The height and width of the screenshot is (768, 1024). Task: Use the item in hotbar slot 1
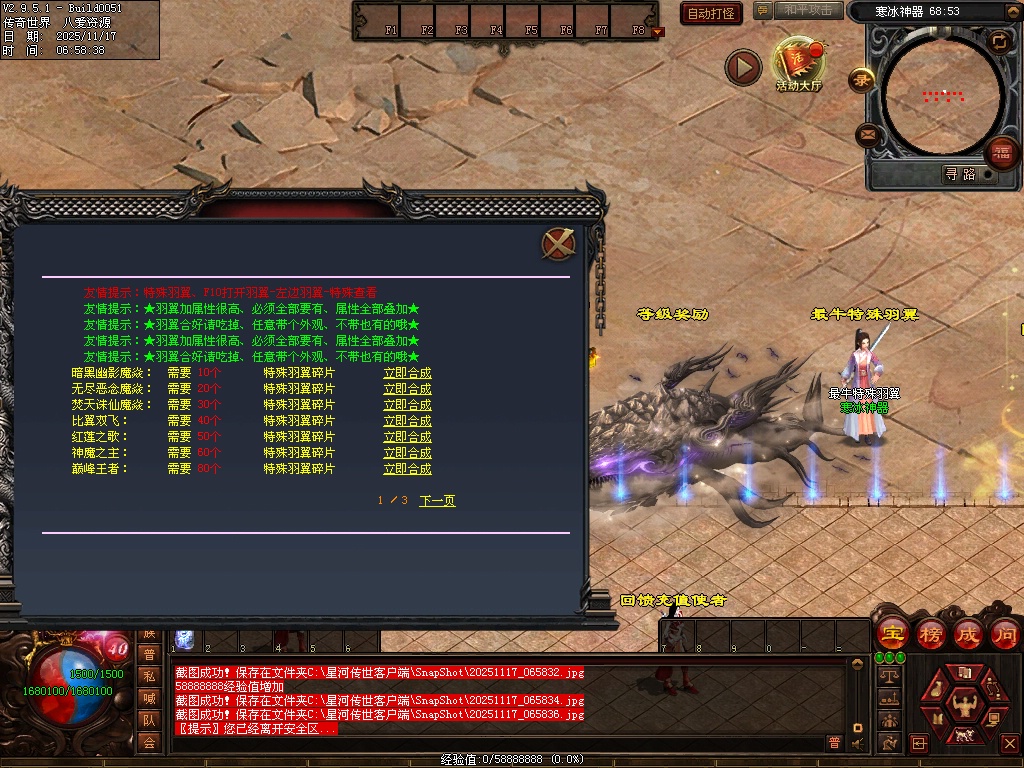(x=185, y=640)
